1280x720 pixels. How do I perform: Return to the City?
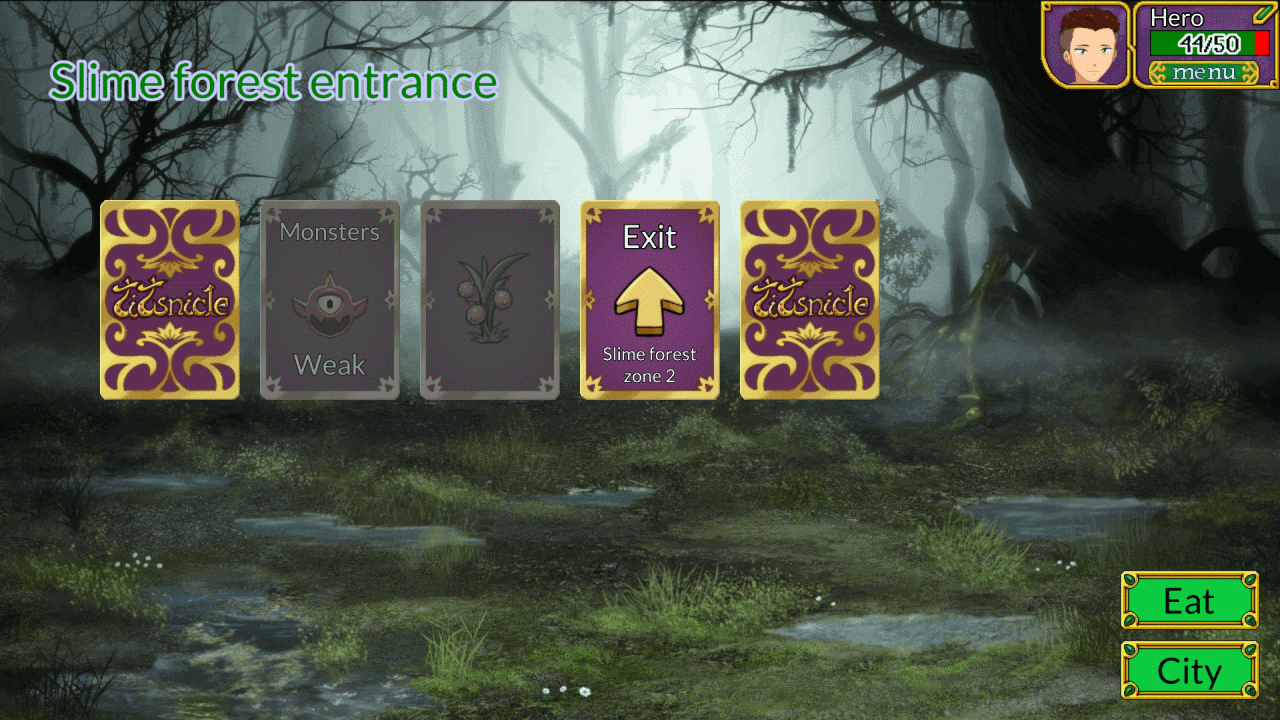pyautogui.click(x=1189, y=671)
